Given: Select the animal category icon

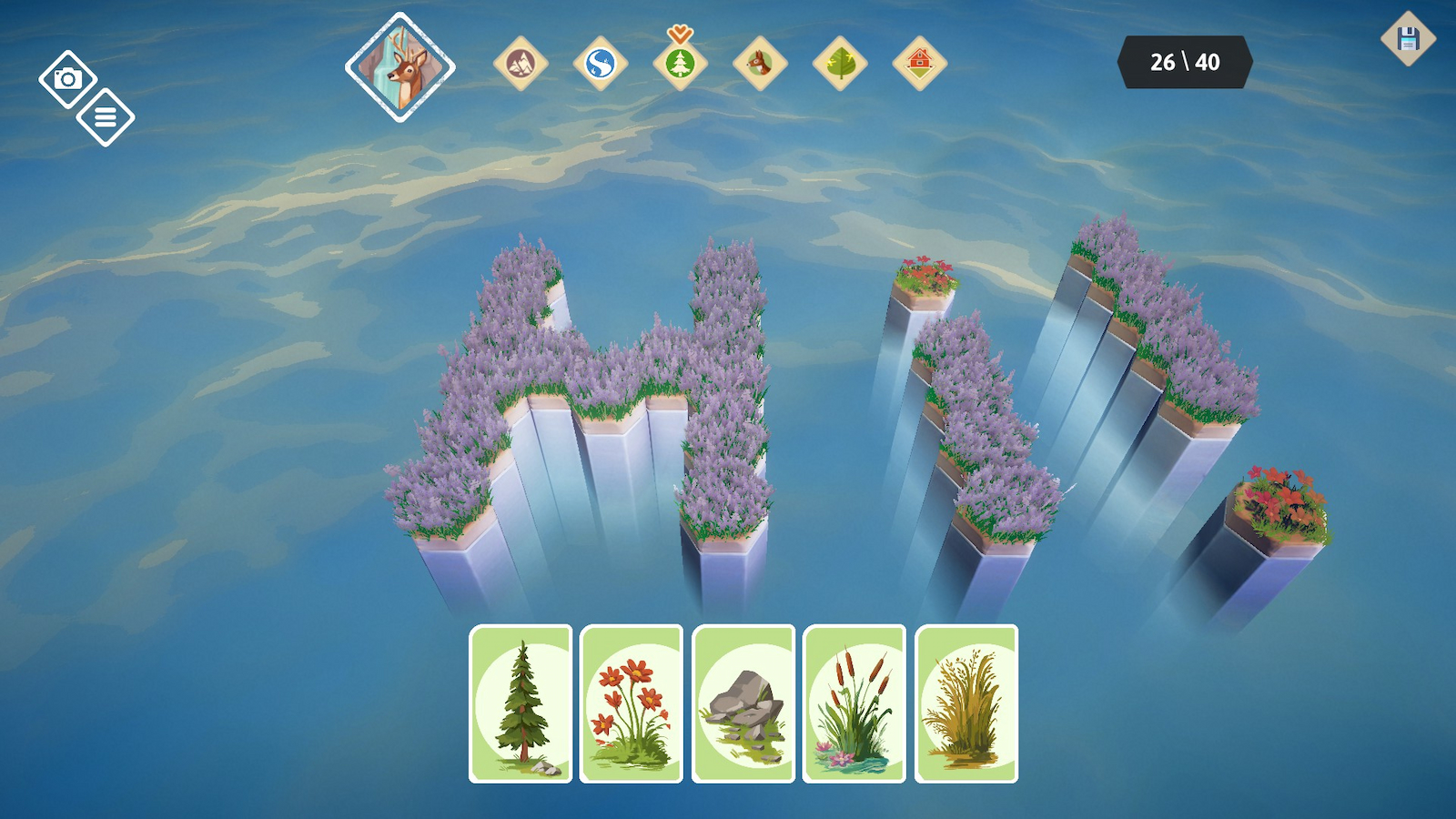Looking at the screenshot, I should (761, 64).
